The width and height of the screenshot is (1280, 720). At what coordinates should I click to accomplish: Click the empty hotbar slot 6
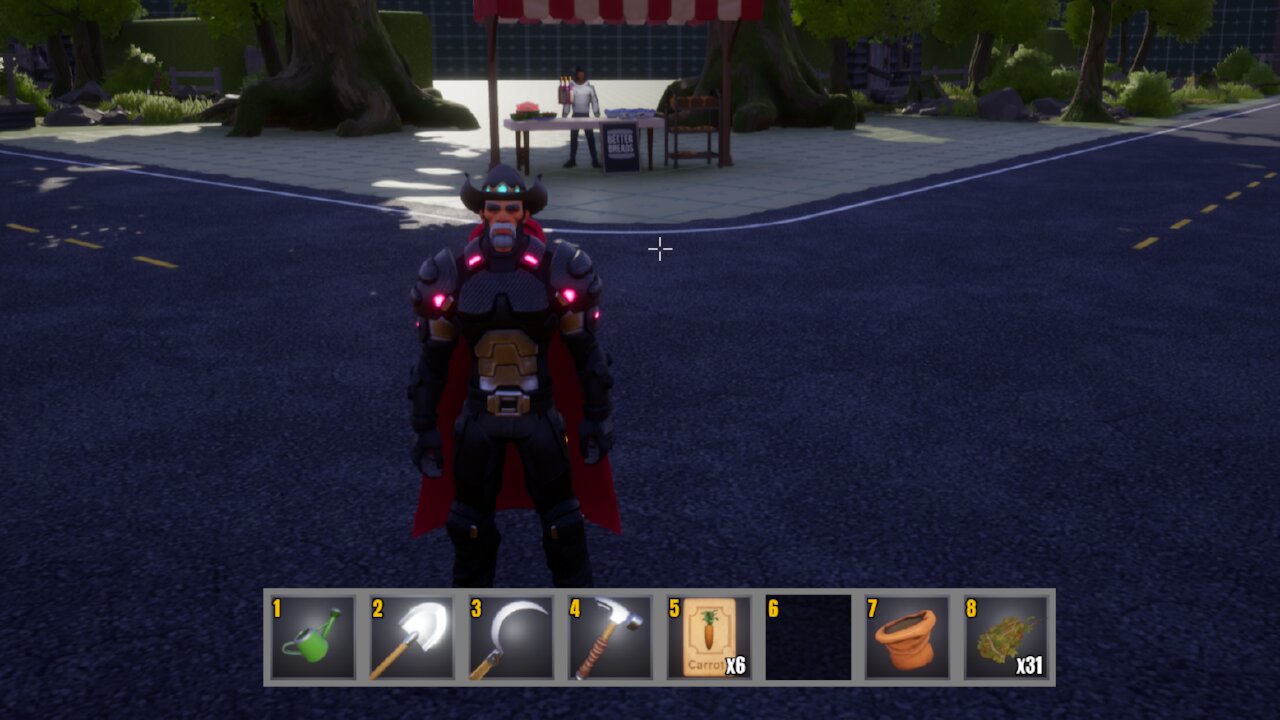click(x=808, y=637)
